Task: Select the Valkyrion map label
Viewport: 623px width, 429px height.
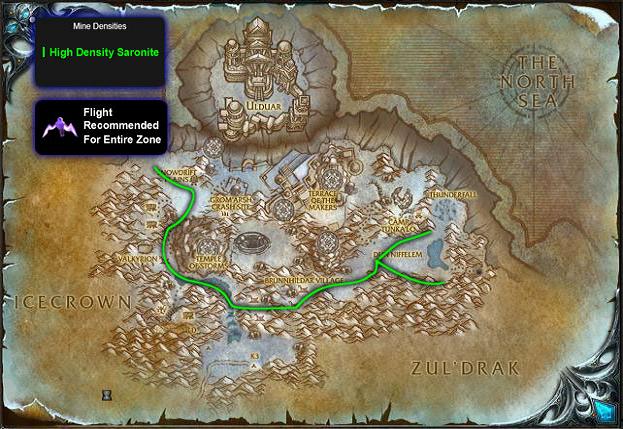Action: pos(139,258)
